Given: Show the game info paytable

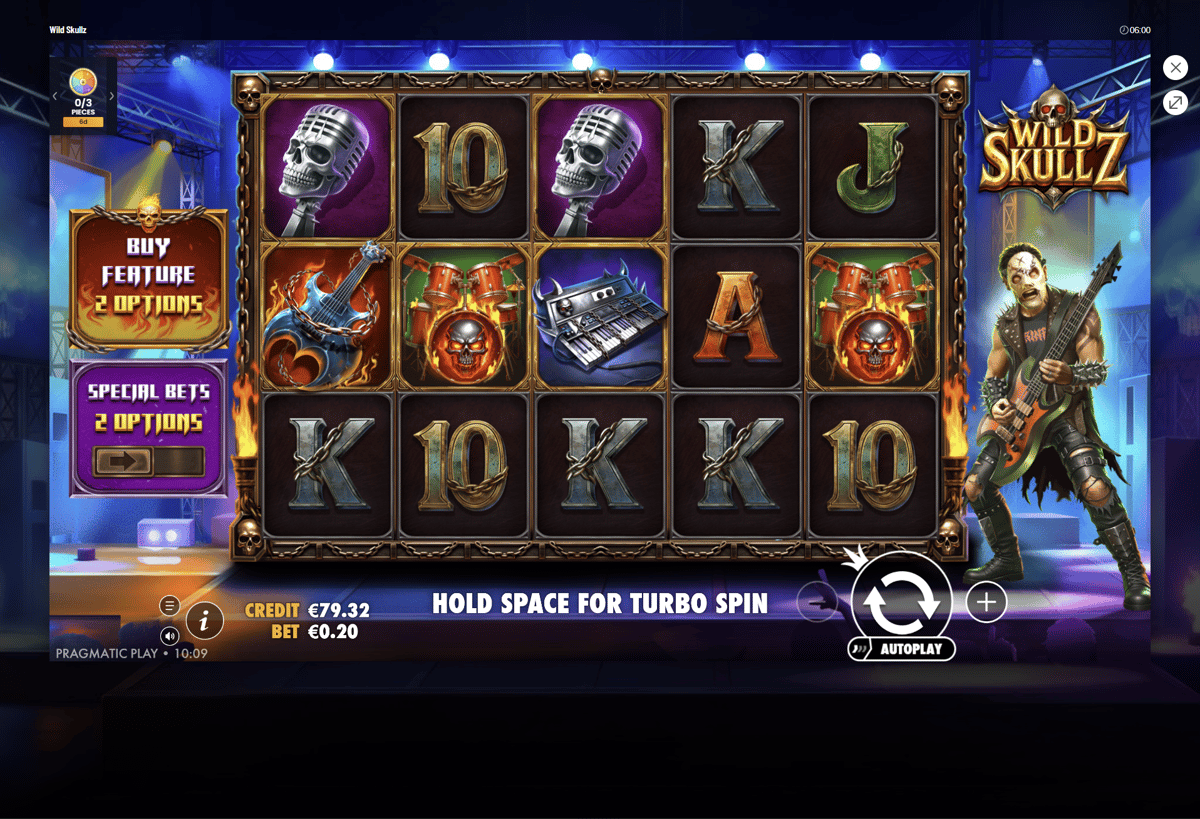Looking at the screenshot, I should click(x=204, y=621).
